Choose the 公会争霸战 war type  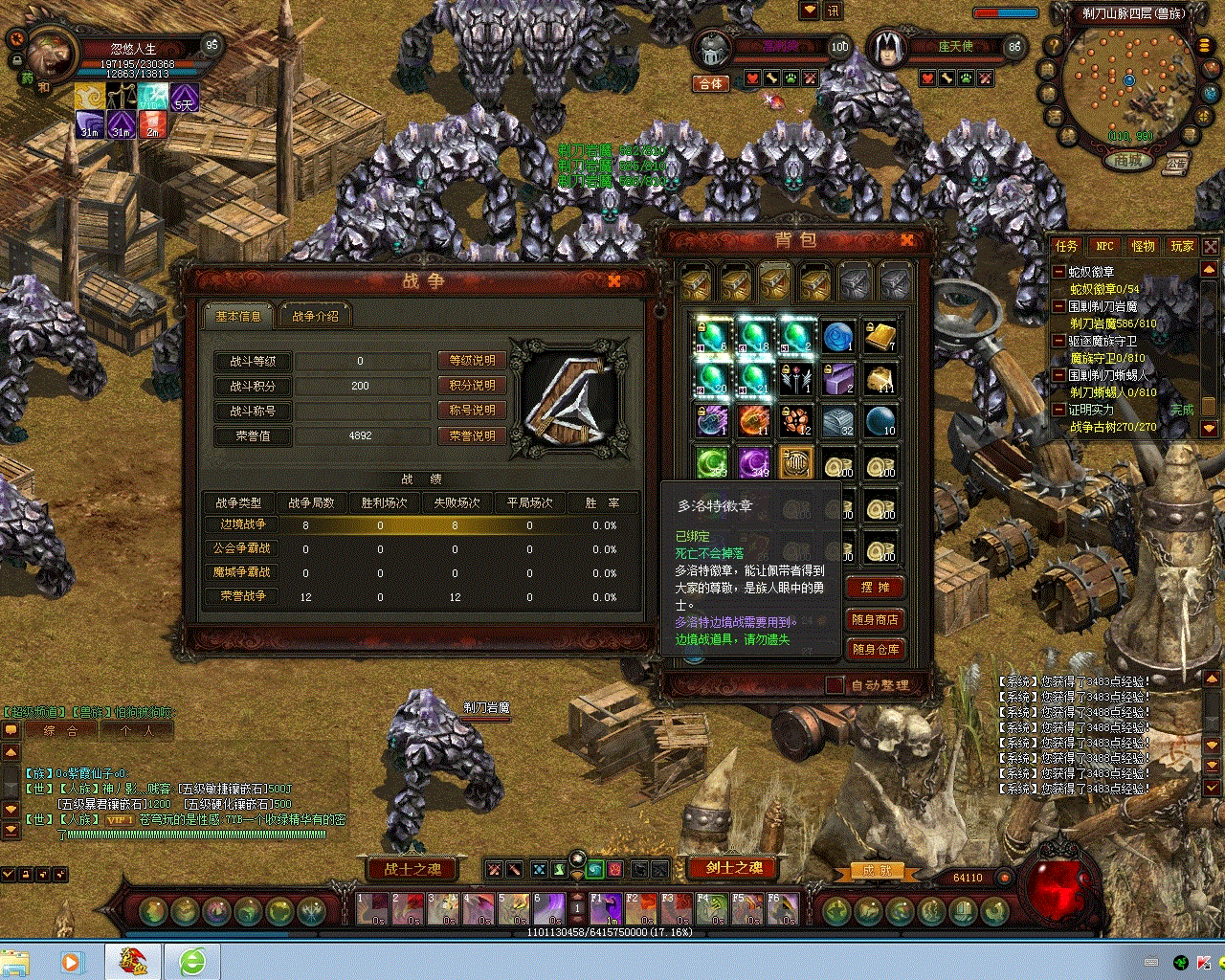coord(243,548)
